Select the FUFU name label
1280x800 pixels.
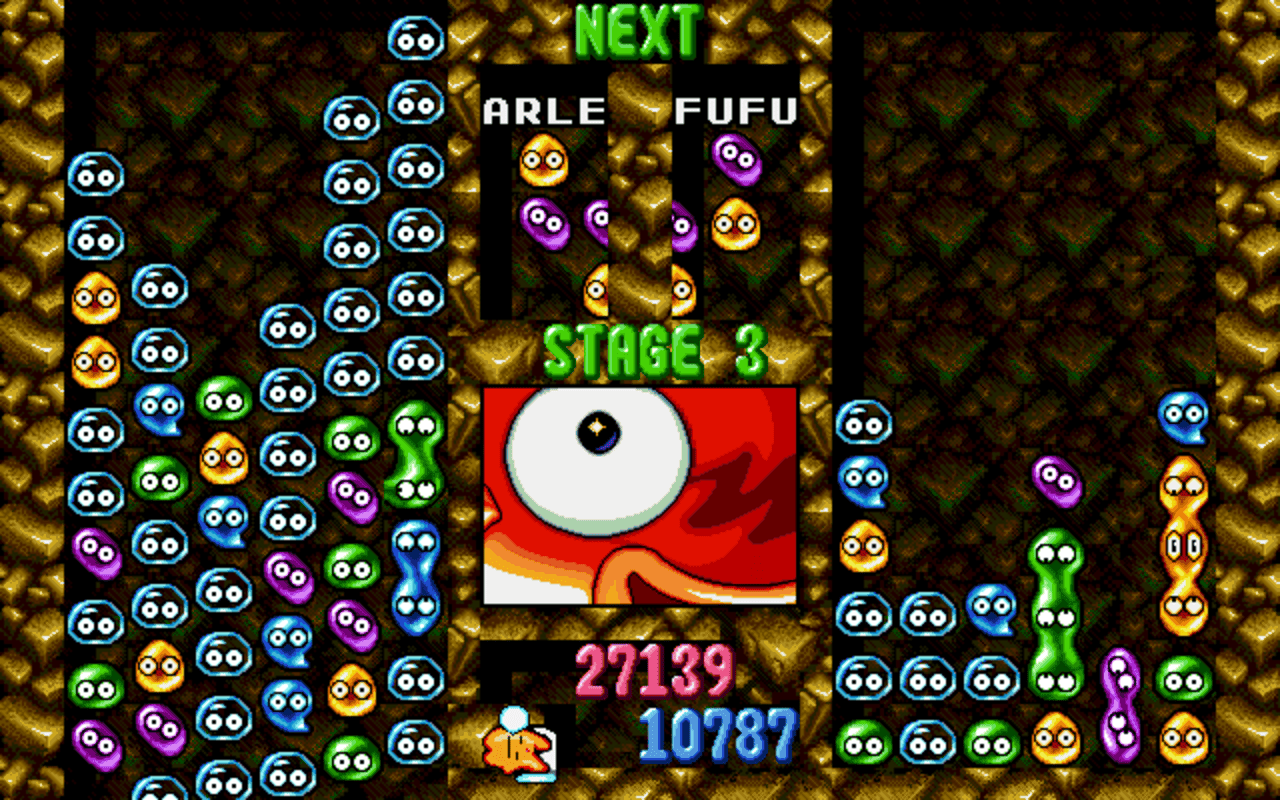(737, 111)
